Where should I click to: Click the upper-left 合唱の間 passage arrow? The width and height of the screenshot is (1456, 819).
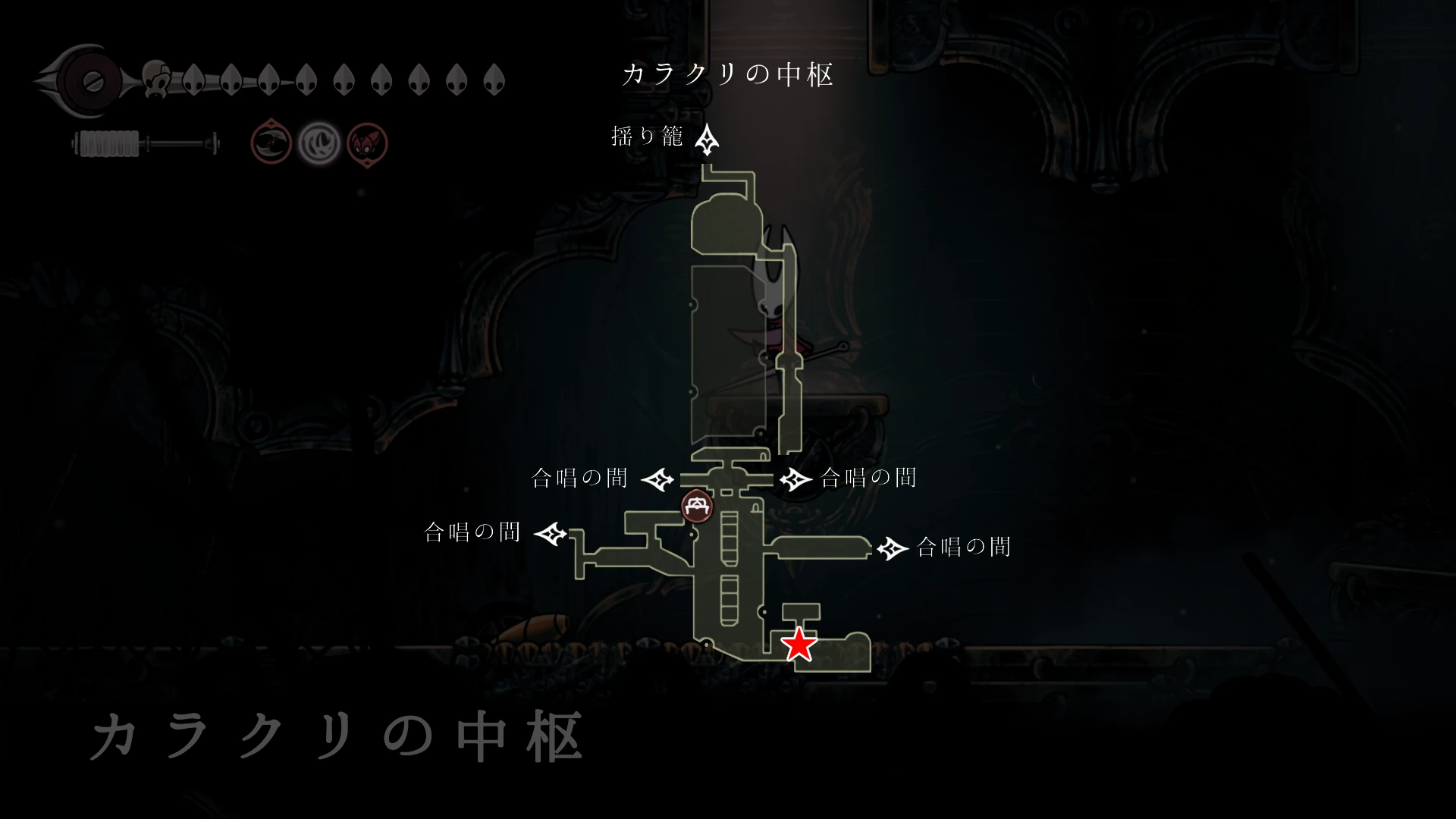(658, 479)
